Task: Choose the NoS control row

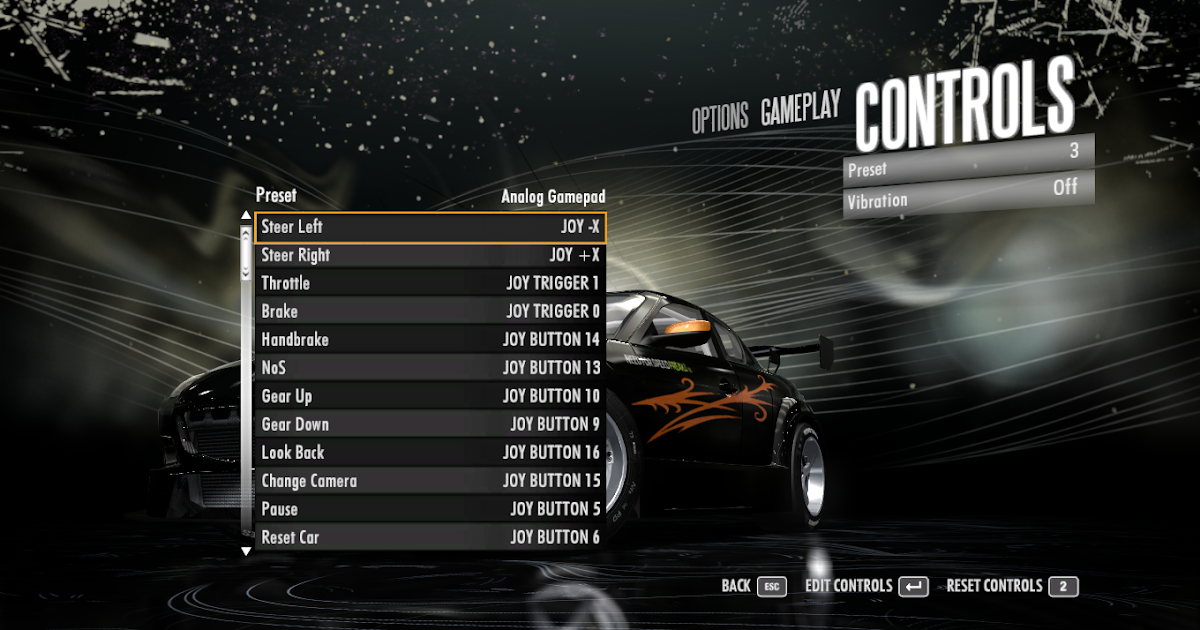Action: [430, 368]
